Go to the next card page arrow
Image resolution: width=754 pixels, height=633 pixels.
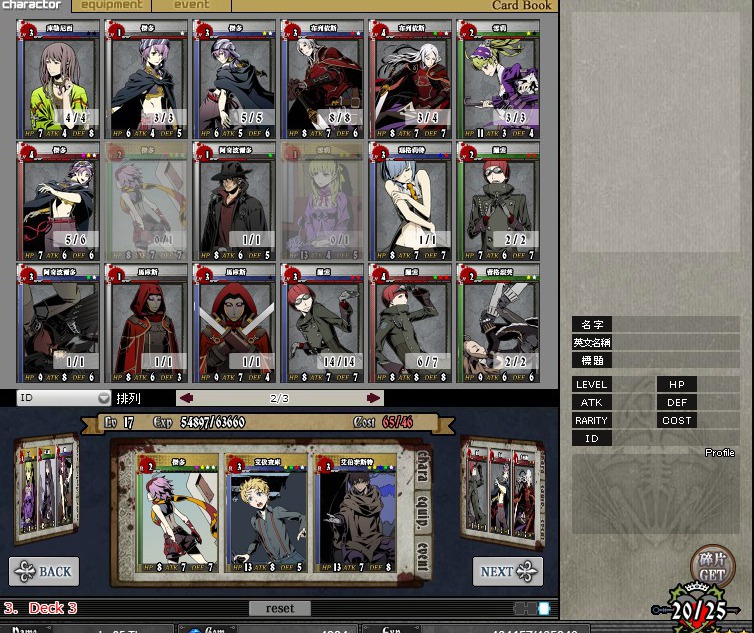374,398
